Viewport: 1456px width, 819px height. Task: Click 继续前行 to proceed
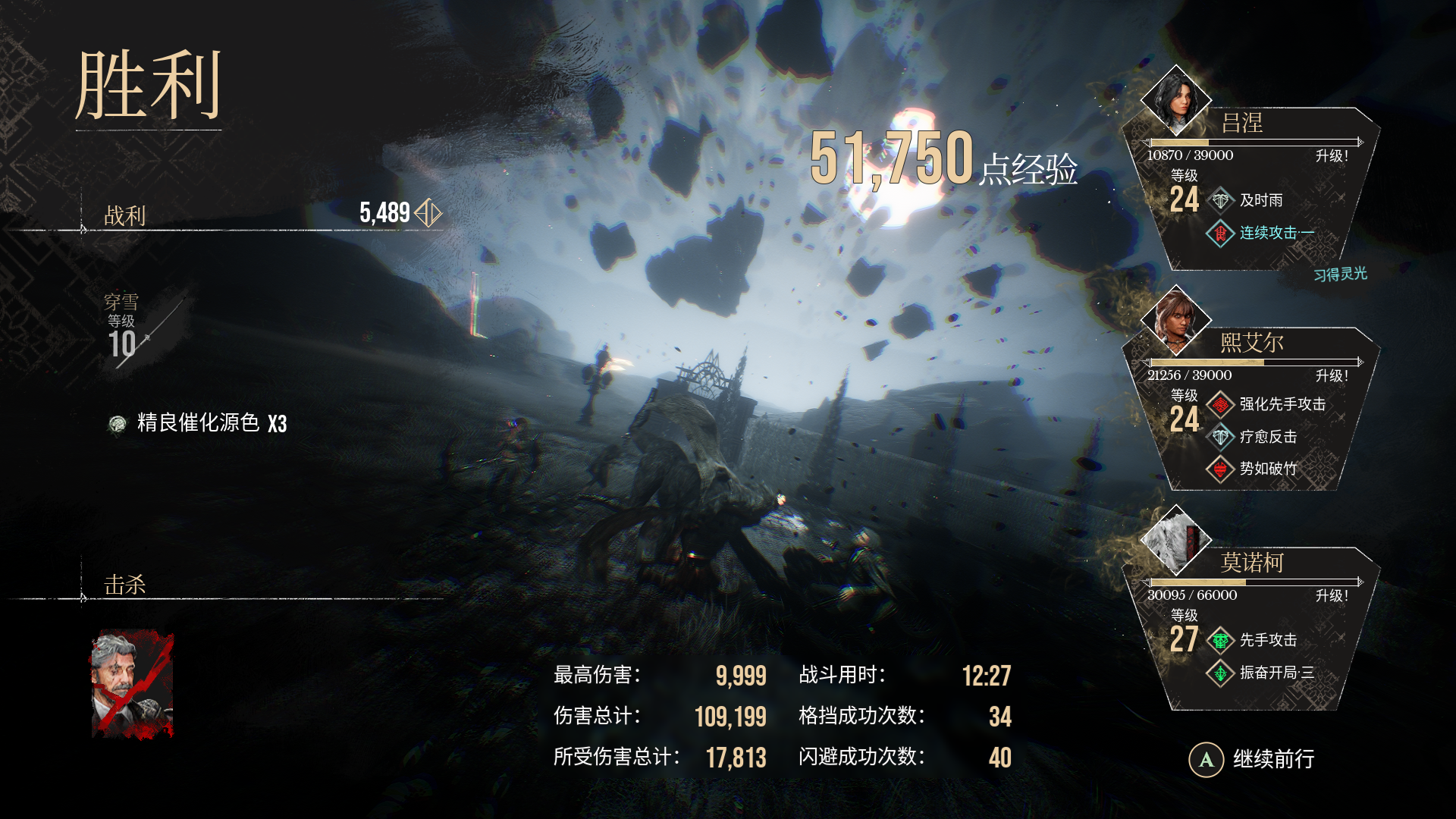click(x=1274, y=758)
